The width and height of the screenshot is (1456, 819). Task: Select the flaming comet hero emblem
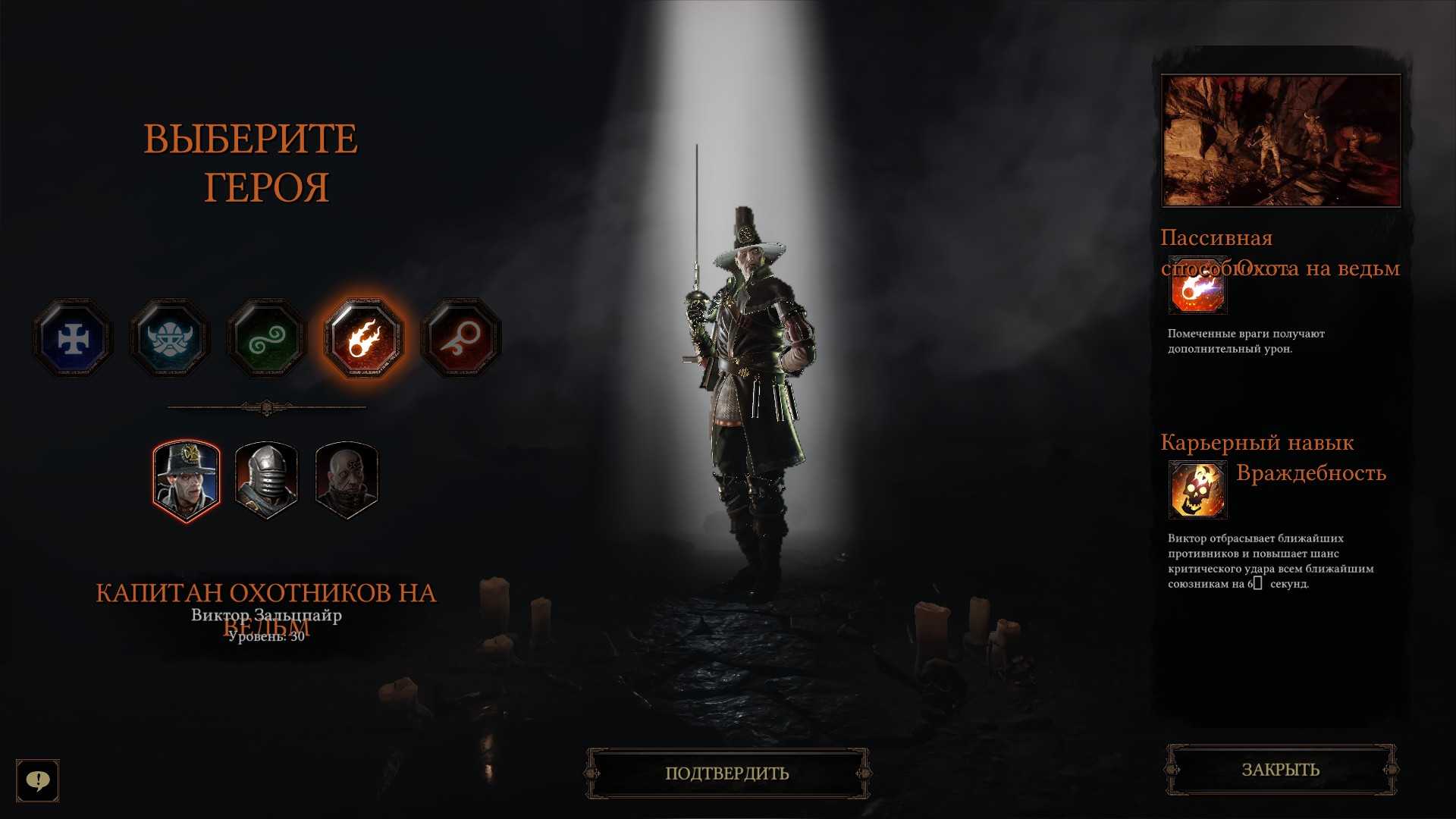point(364,338)
